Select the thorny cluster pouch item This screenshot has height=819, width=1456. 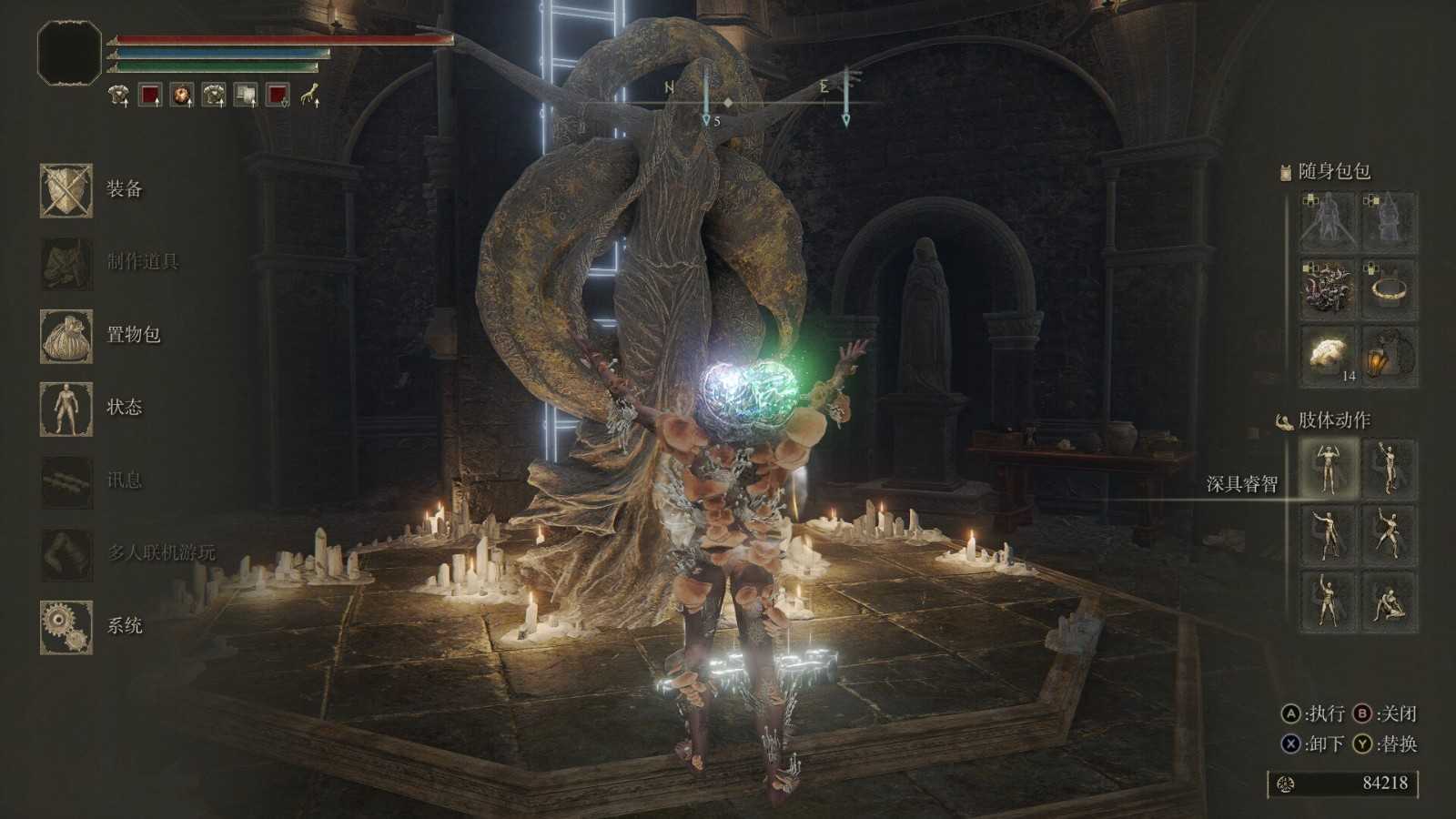pos(1328,288)
